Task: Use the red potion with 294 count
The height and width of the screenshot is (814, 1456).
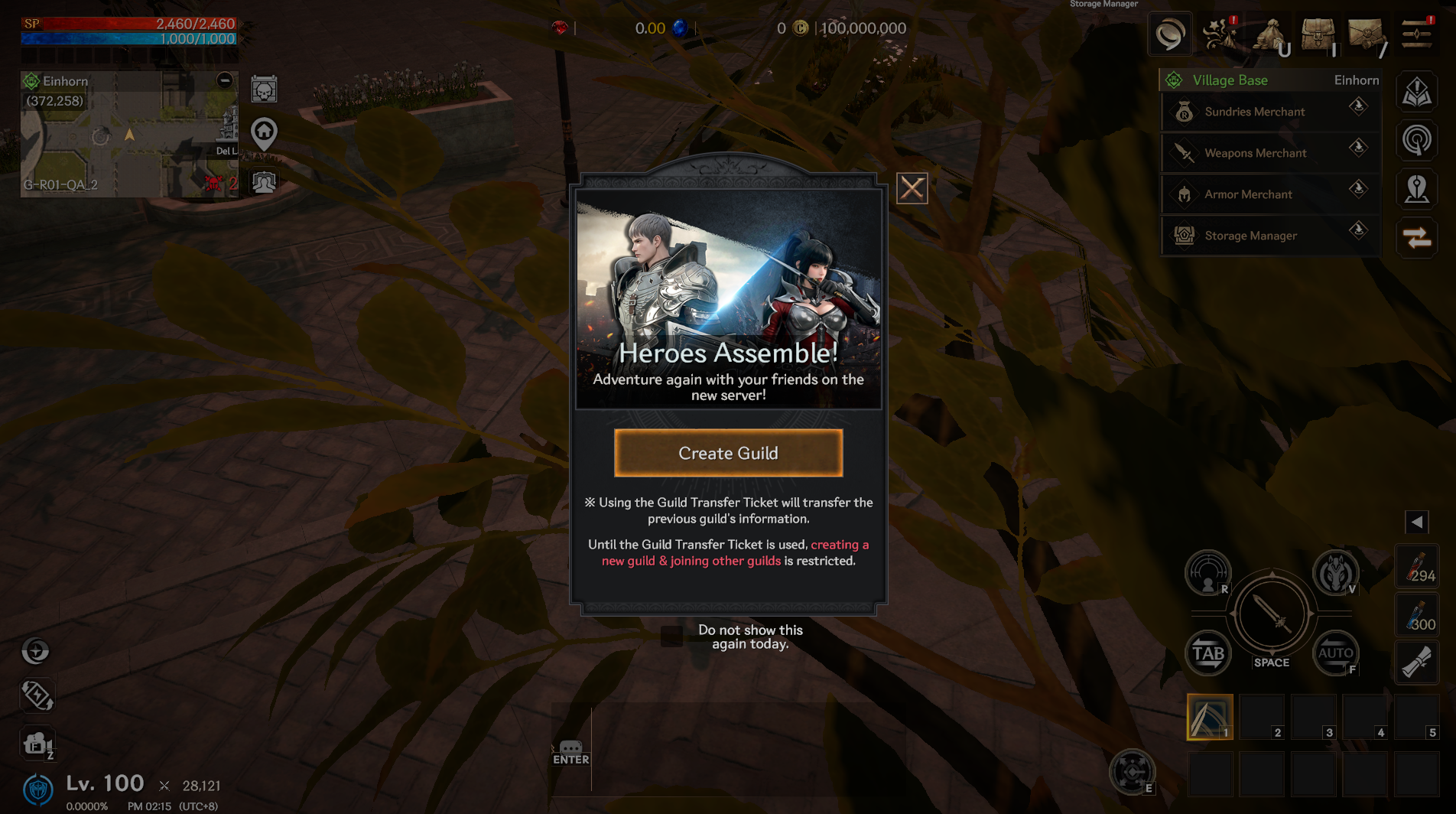Action: (1417, 568)
